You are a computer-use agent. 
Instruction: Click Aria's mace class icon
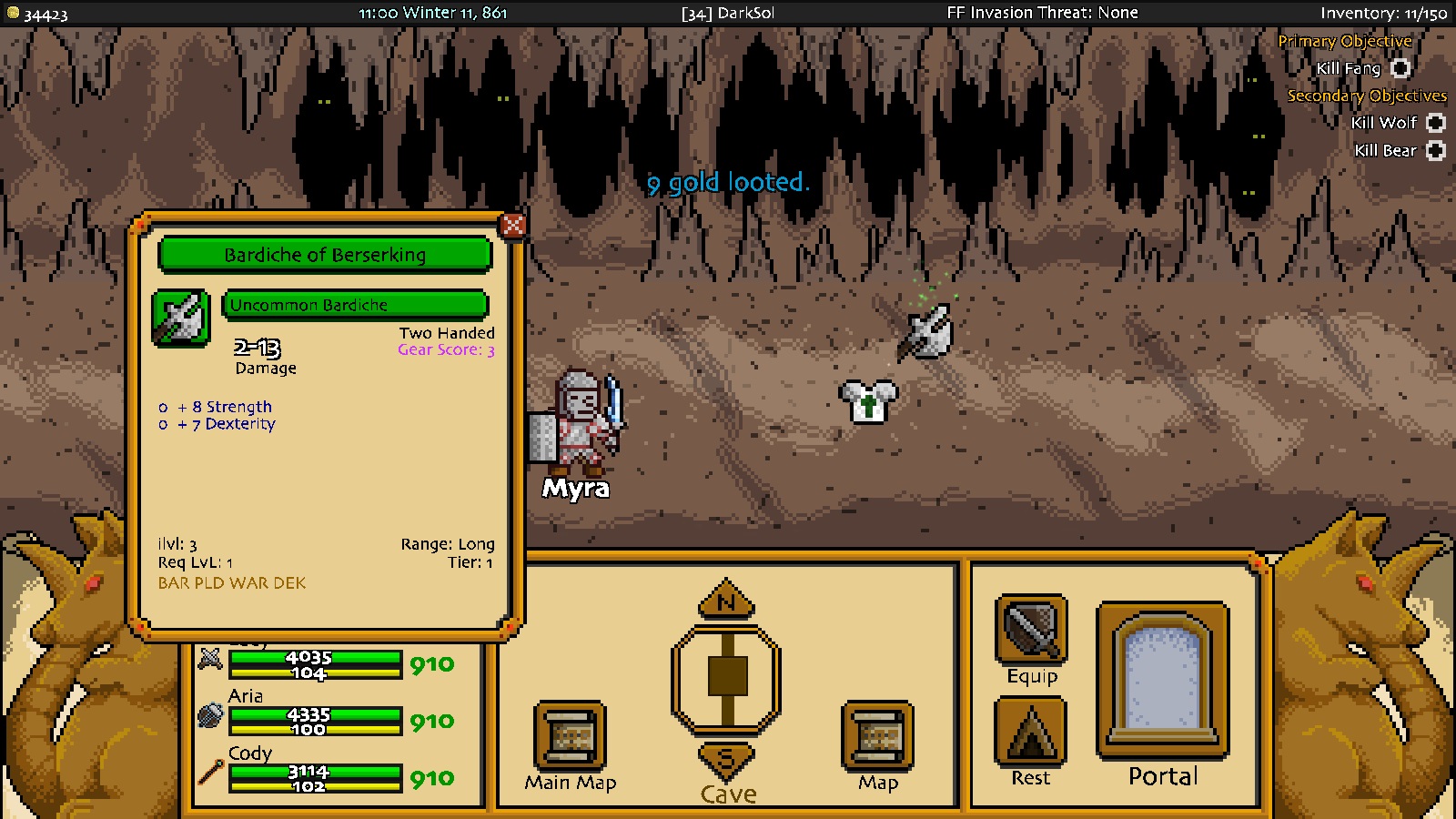tap(210, 715)
